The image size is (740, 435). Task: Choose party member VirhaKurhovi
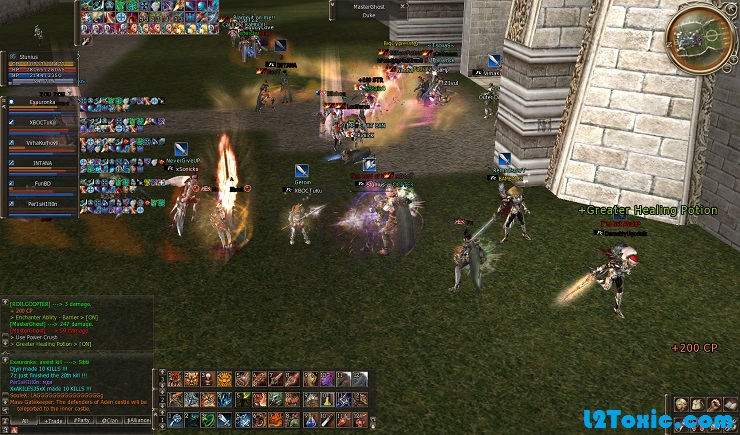click(42, 143)
